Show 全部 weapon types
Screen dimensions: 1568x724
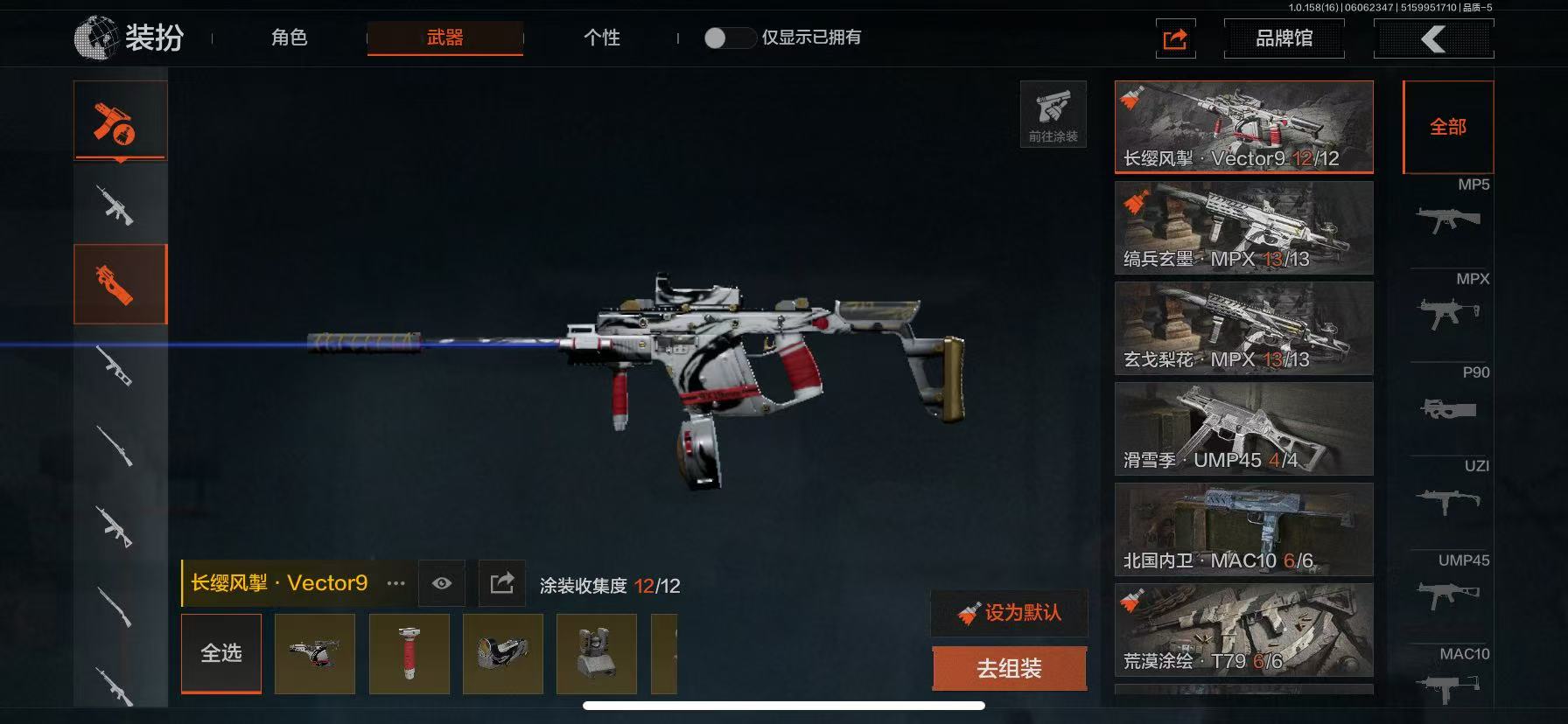tap(1447, 128)
